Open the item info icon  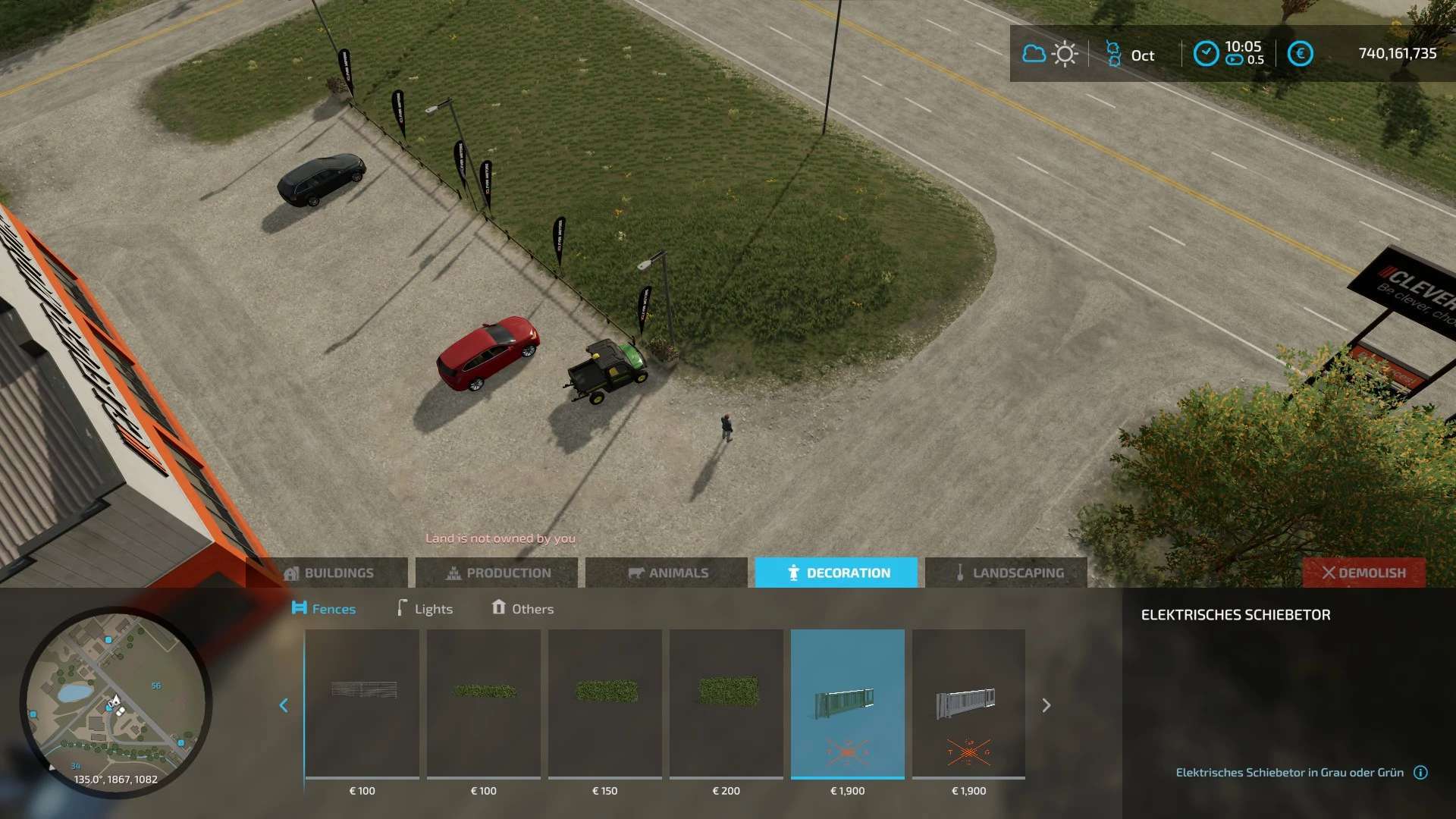tap(1421, 773)
